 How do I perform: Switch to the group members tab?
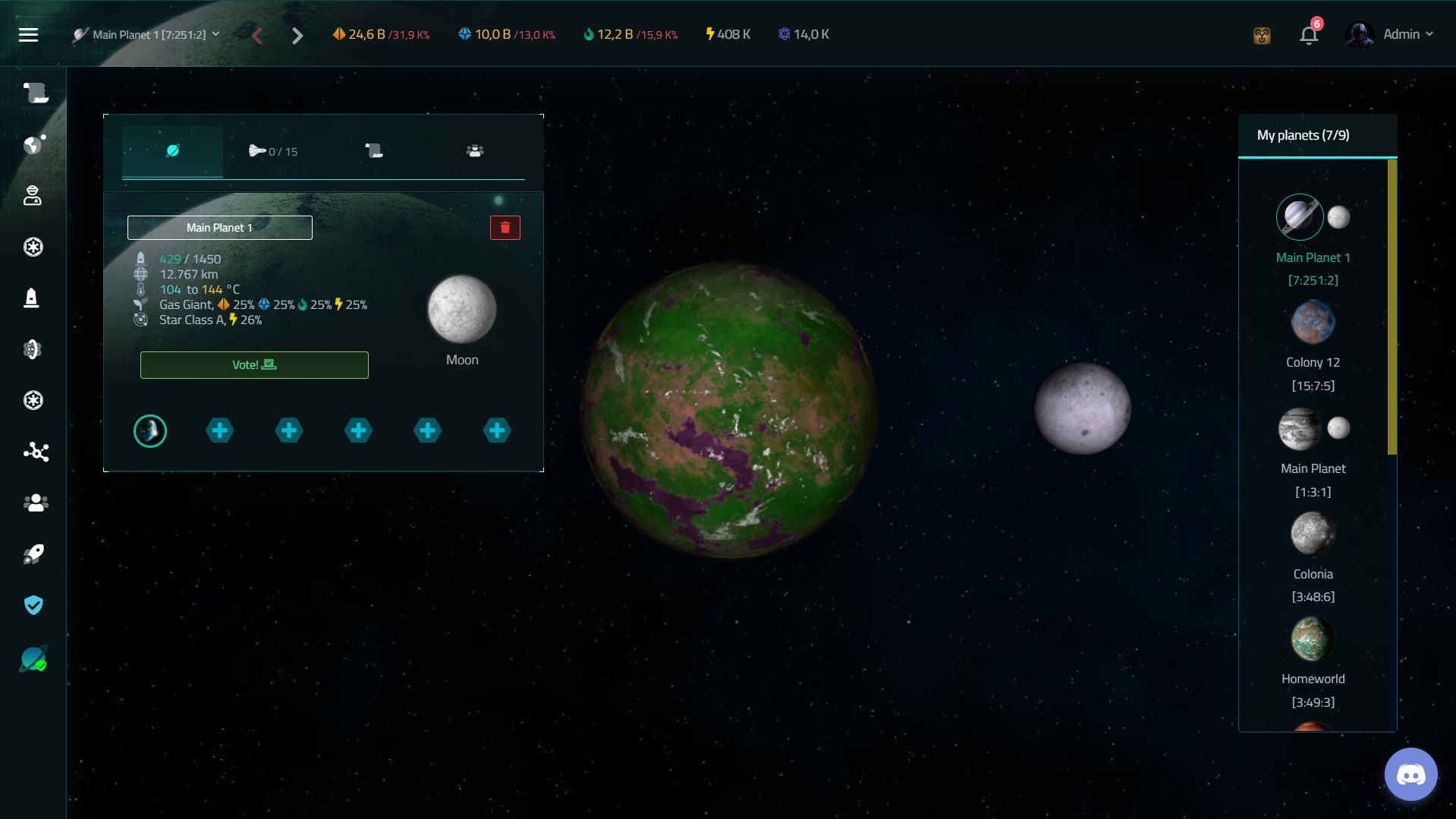(475, 151)
